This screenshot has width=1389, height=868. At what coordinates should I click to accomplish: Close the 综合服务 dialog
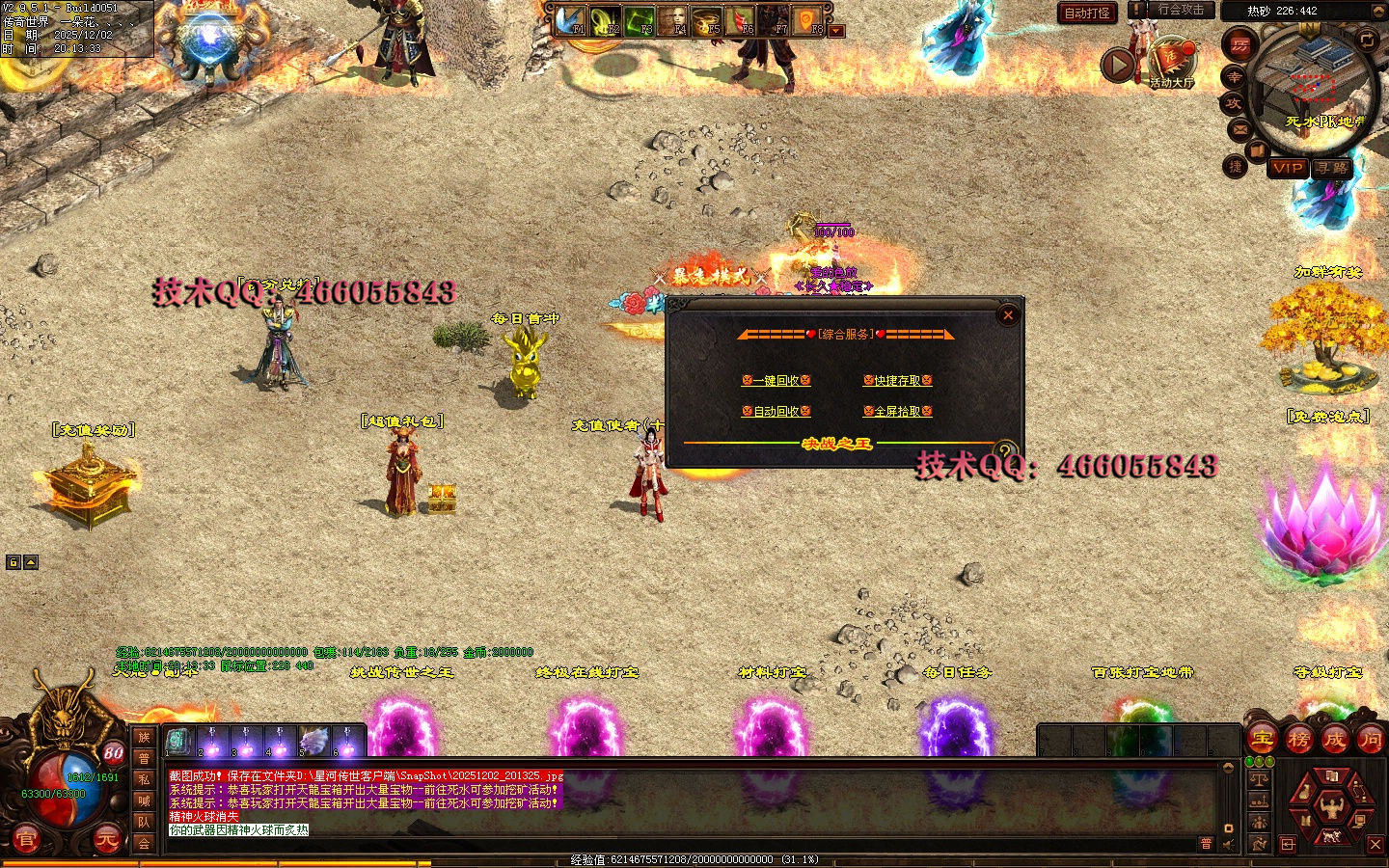[1008, 314]
